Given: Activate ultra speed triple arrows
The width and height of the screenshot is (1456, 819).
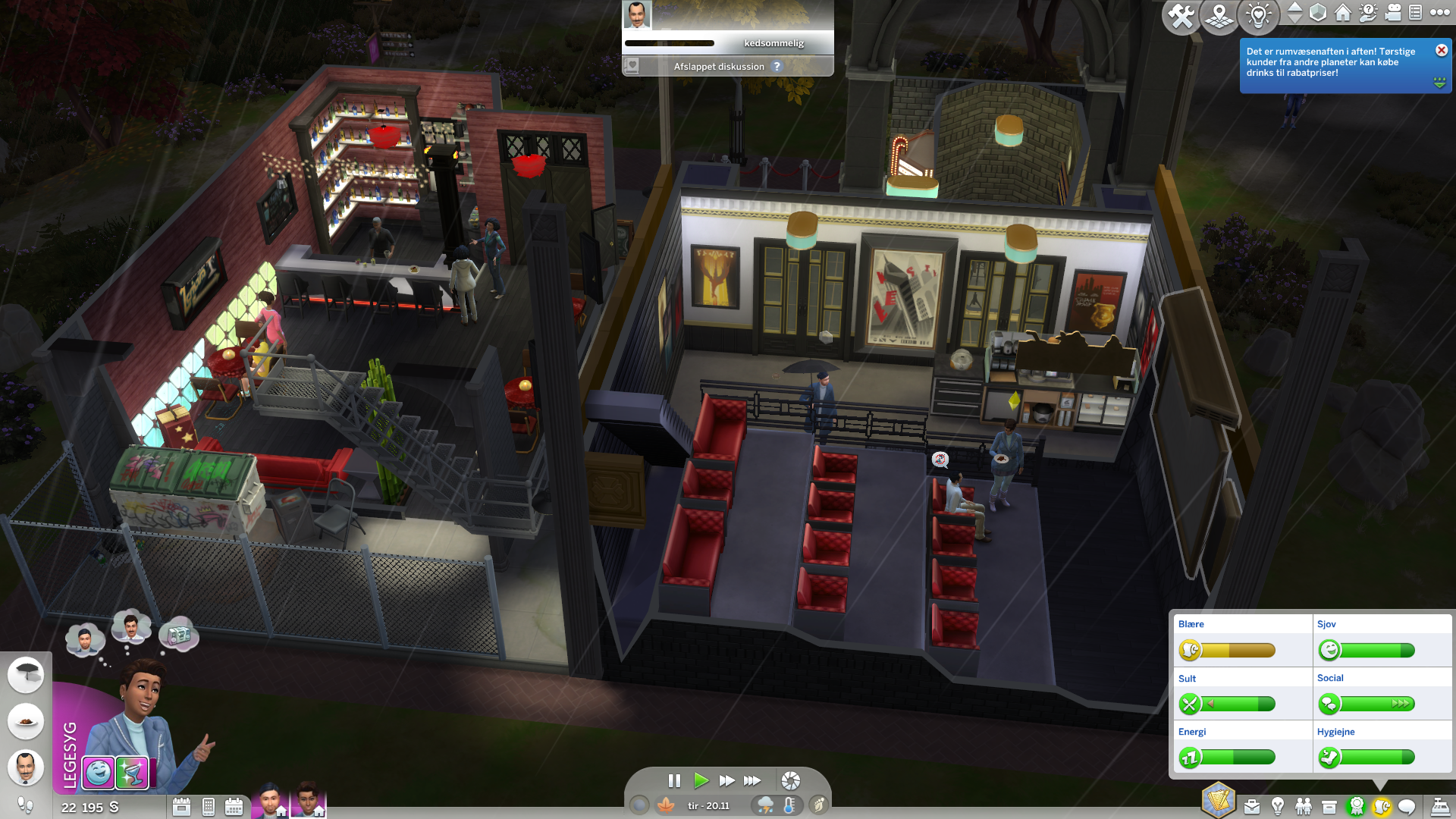Looking at the screenshot, I should click(752, 780).
